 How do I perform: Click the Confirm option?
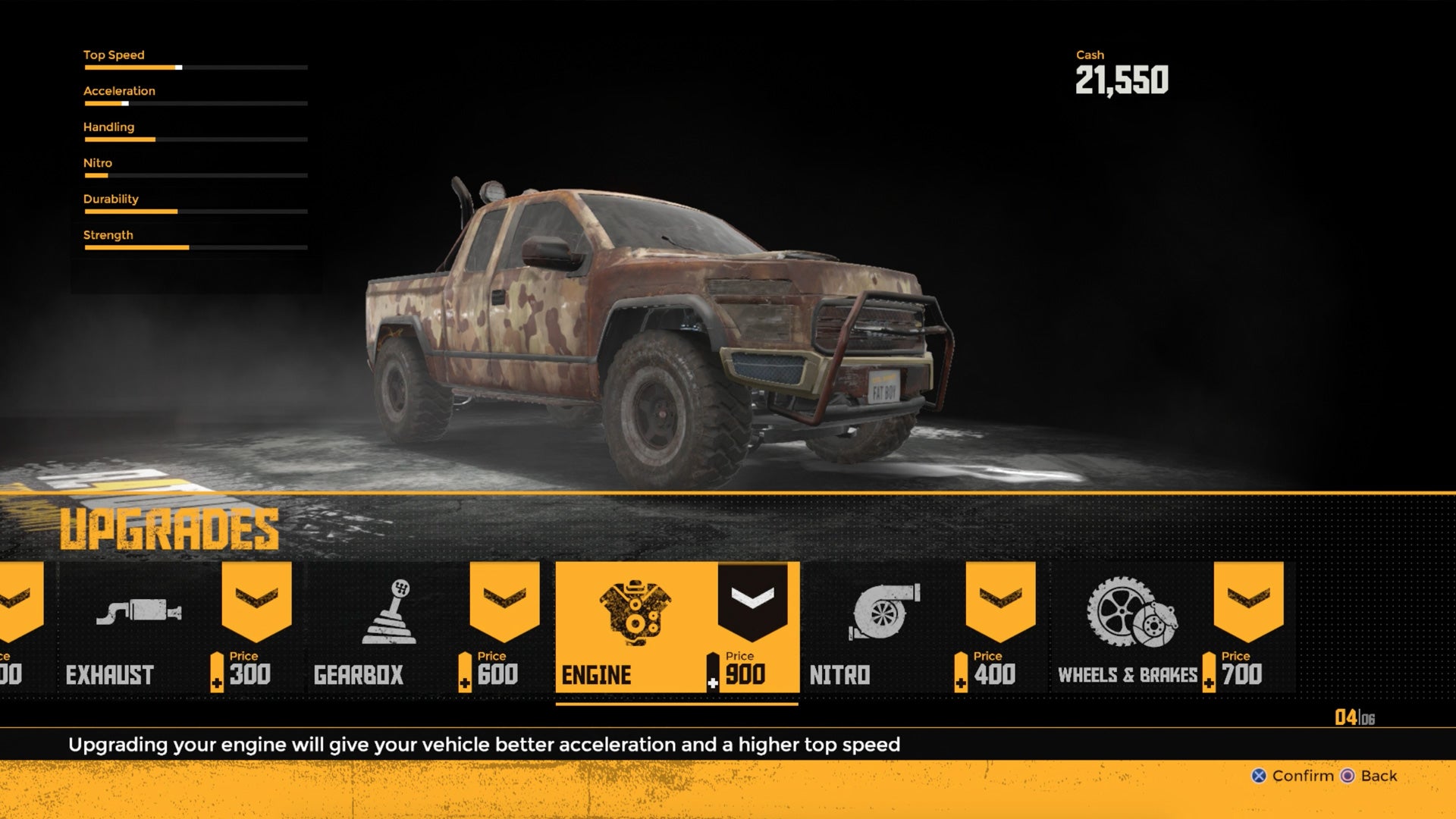point(1293,776)
